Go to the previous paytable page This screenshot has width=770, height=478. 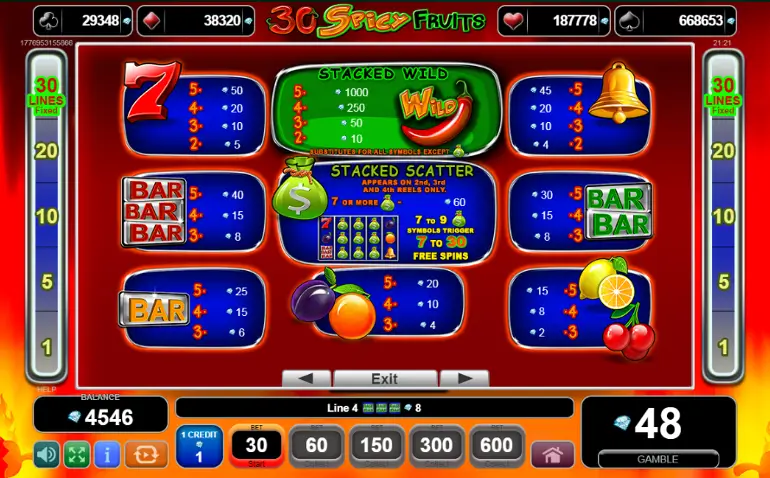pos(306,379)
